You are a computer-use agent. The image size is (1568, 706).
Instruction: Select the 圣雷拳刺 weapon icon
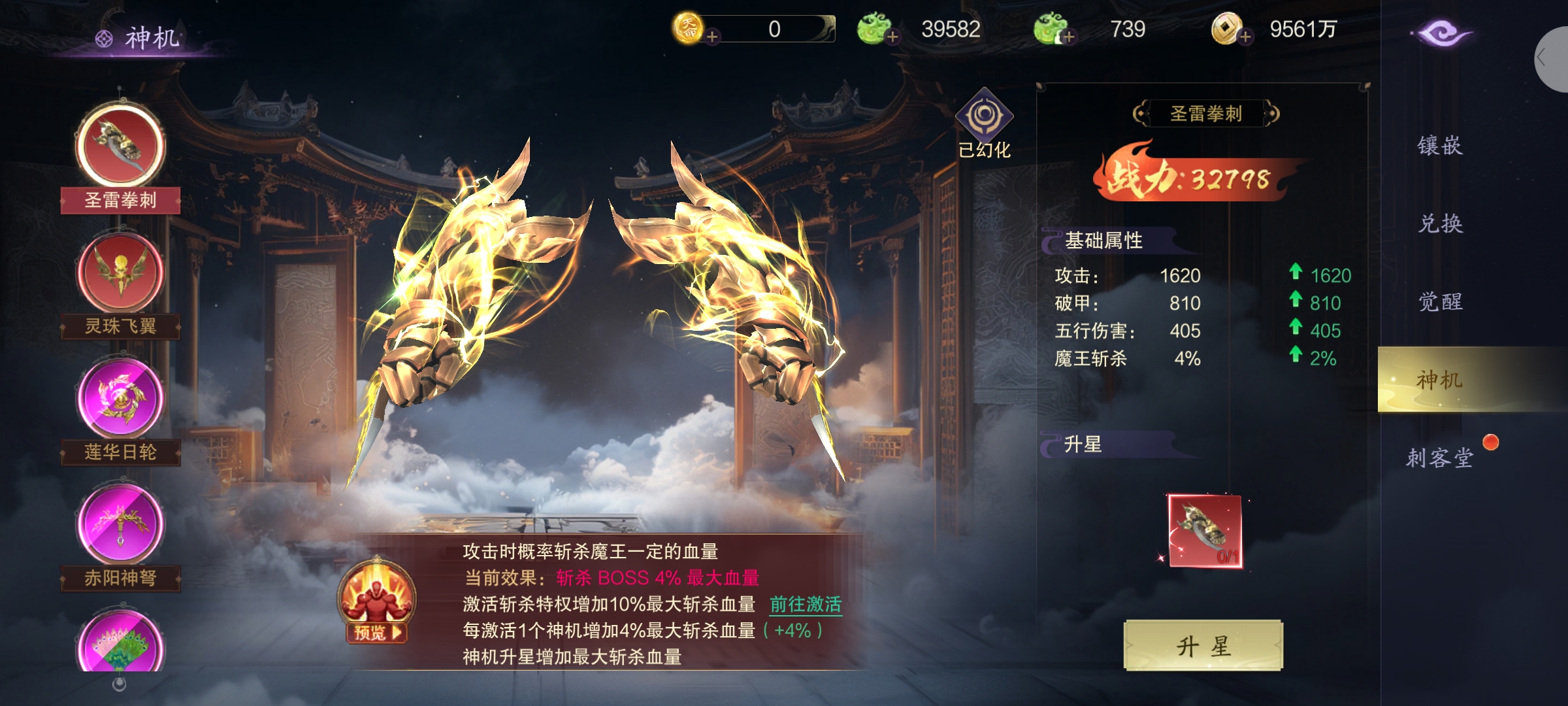tap(120, 146)
